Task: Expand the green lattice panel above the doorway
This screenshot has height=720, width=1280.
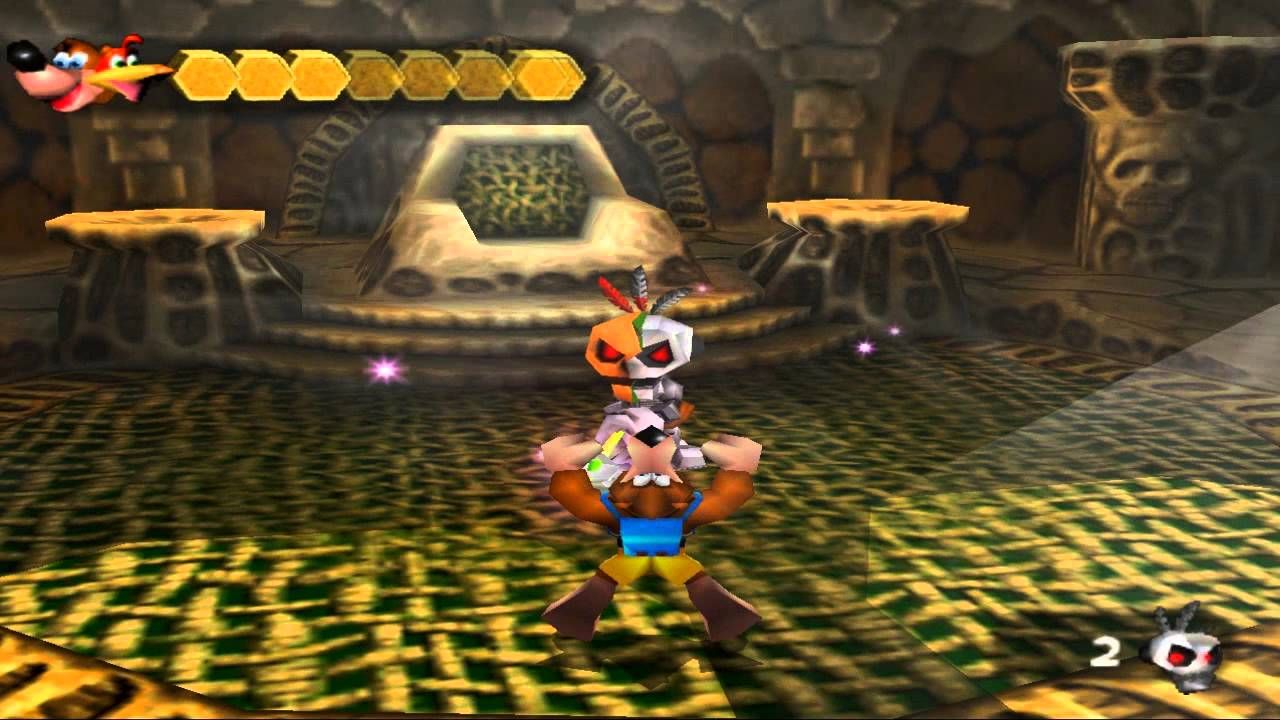Action: pyautogui.click(x=520, y=185)
